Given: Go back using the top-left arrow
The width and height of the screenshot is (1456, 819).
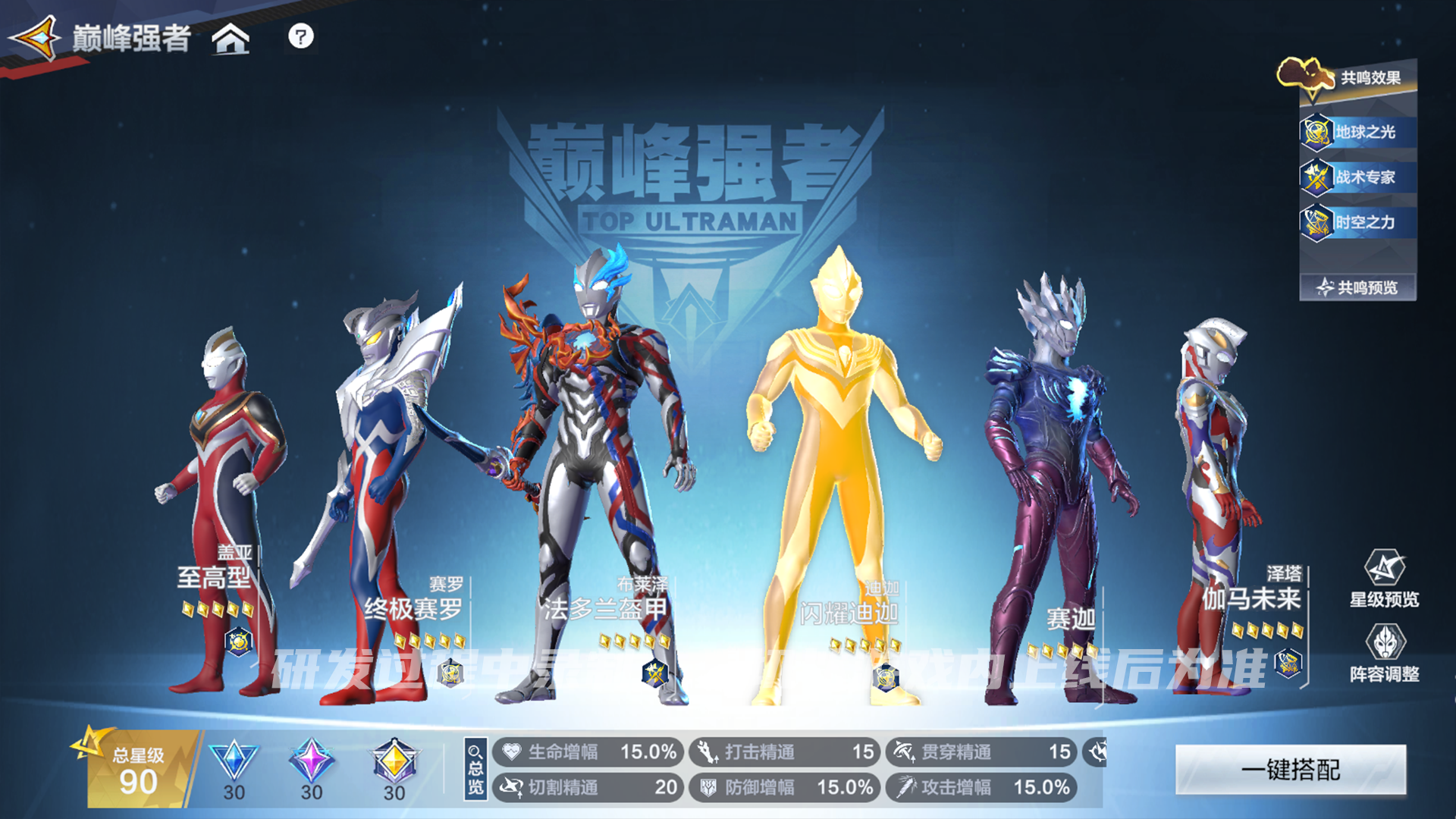Looking at the screenshot, I should tap(34, 38).
